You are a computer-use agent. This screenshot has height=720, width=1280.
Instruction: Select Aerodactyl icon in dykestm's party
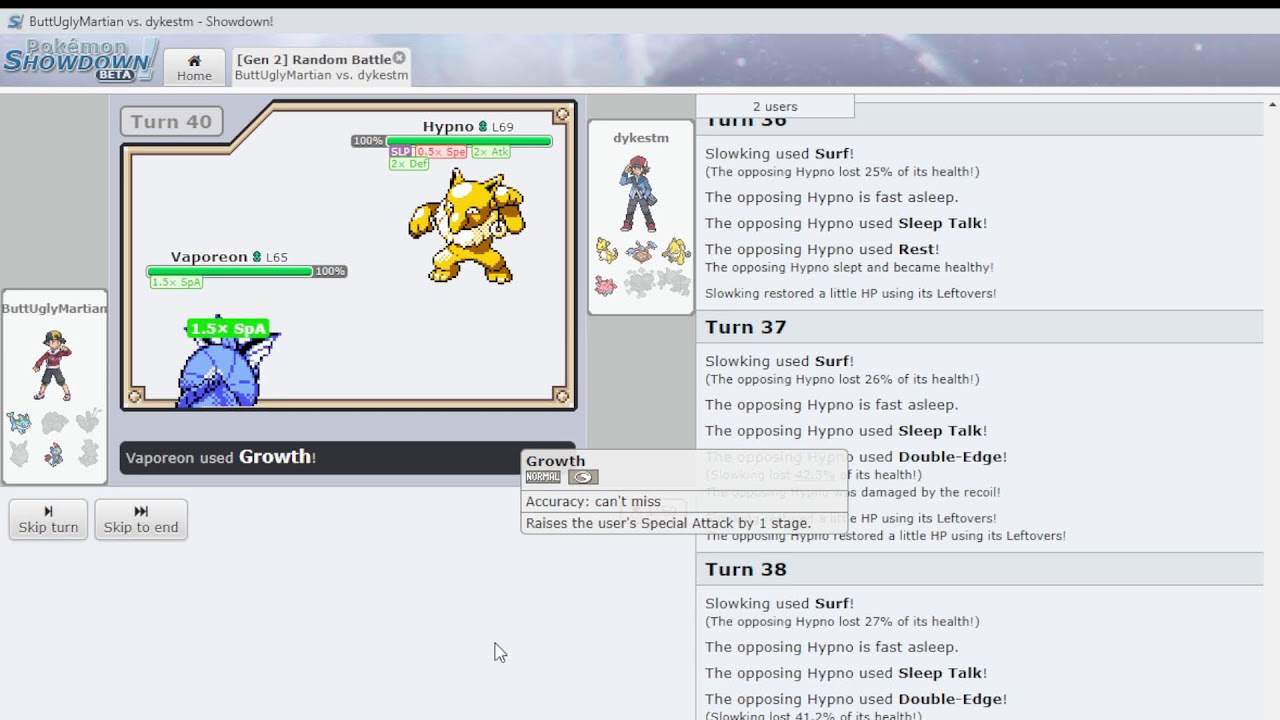pyautogui.click(x=641, y=251)
